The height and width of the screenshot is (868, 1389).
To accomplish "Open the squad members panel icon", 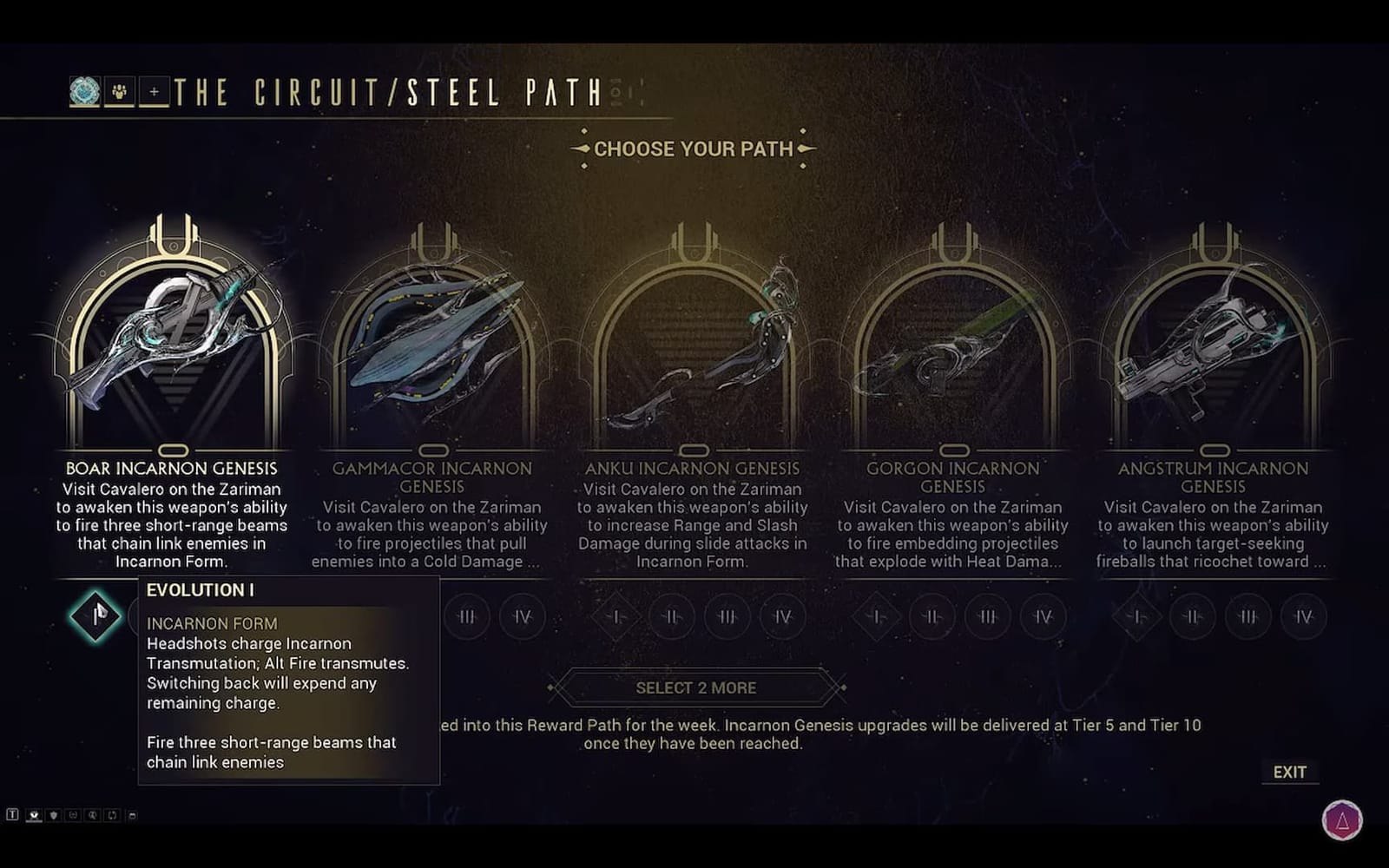I will [119, 91].
